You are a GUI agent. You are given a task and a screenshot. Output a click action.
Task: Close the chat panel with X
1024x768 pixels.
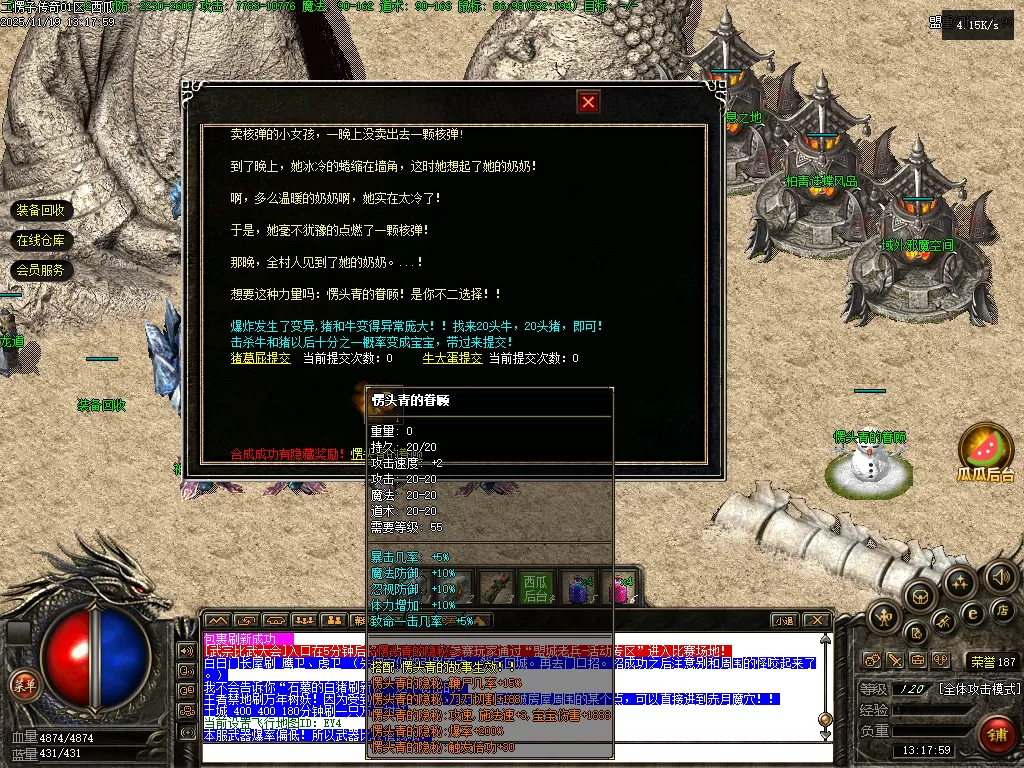[x=816, y=620]
